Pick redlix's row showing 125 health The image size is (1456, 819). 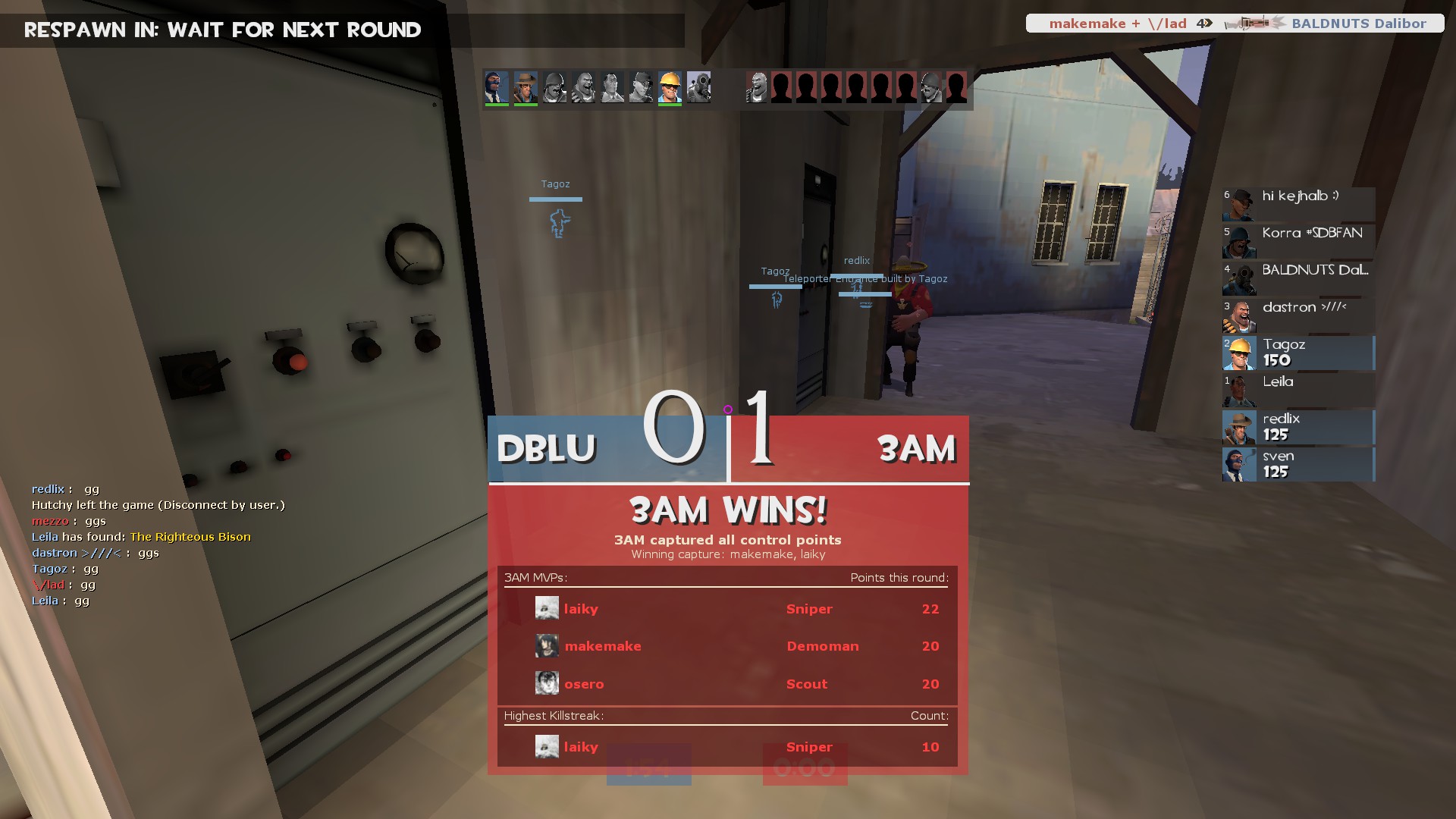pyautogui.click(x=1298, y=427)
